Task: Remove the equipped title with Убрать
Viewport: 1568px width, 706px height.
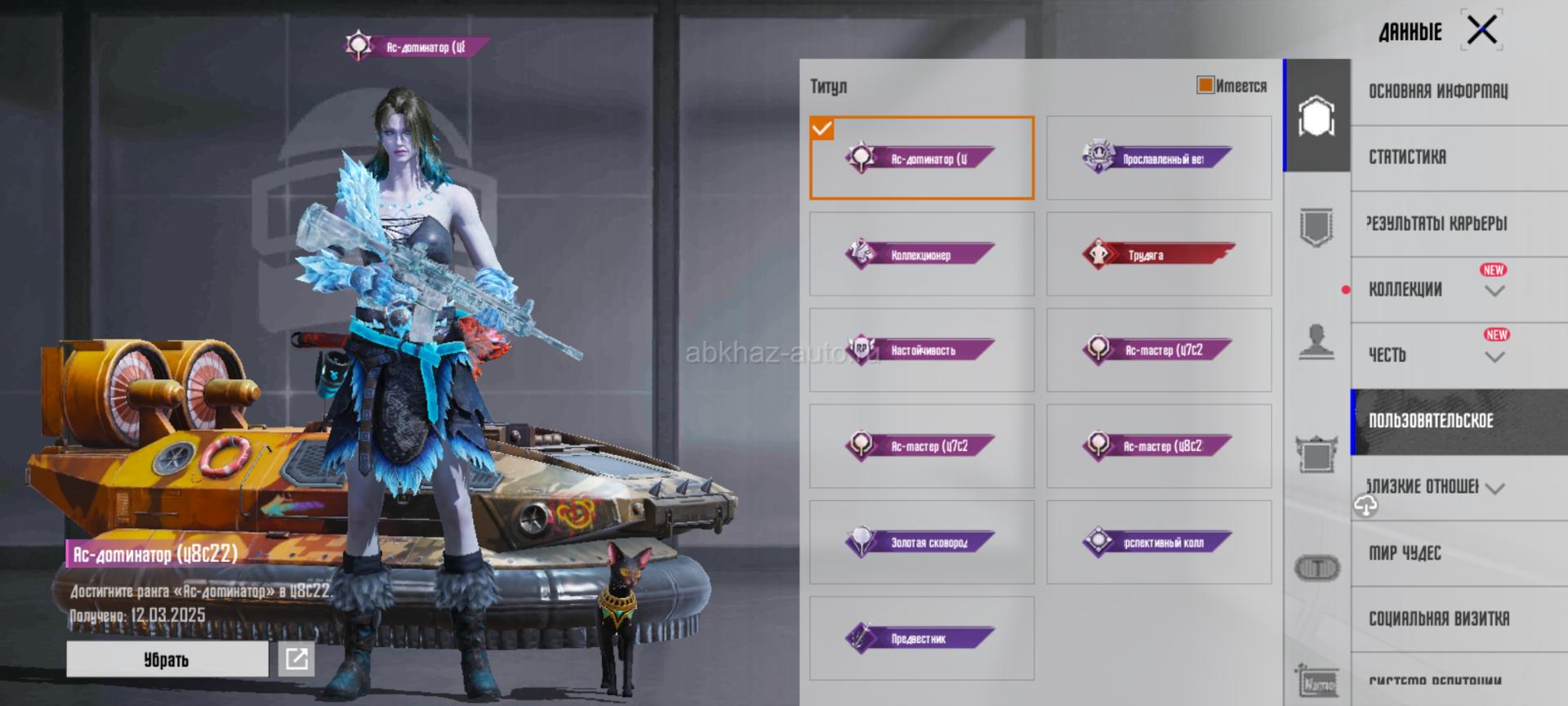Action: coord(167,659)
